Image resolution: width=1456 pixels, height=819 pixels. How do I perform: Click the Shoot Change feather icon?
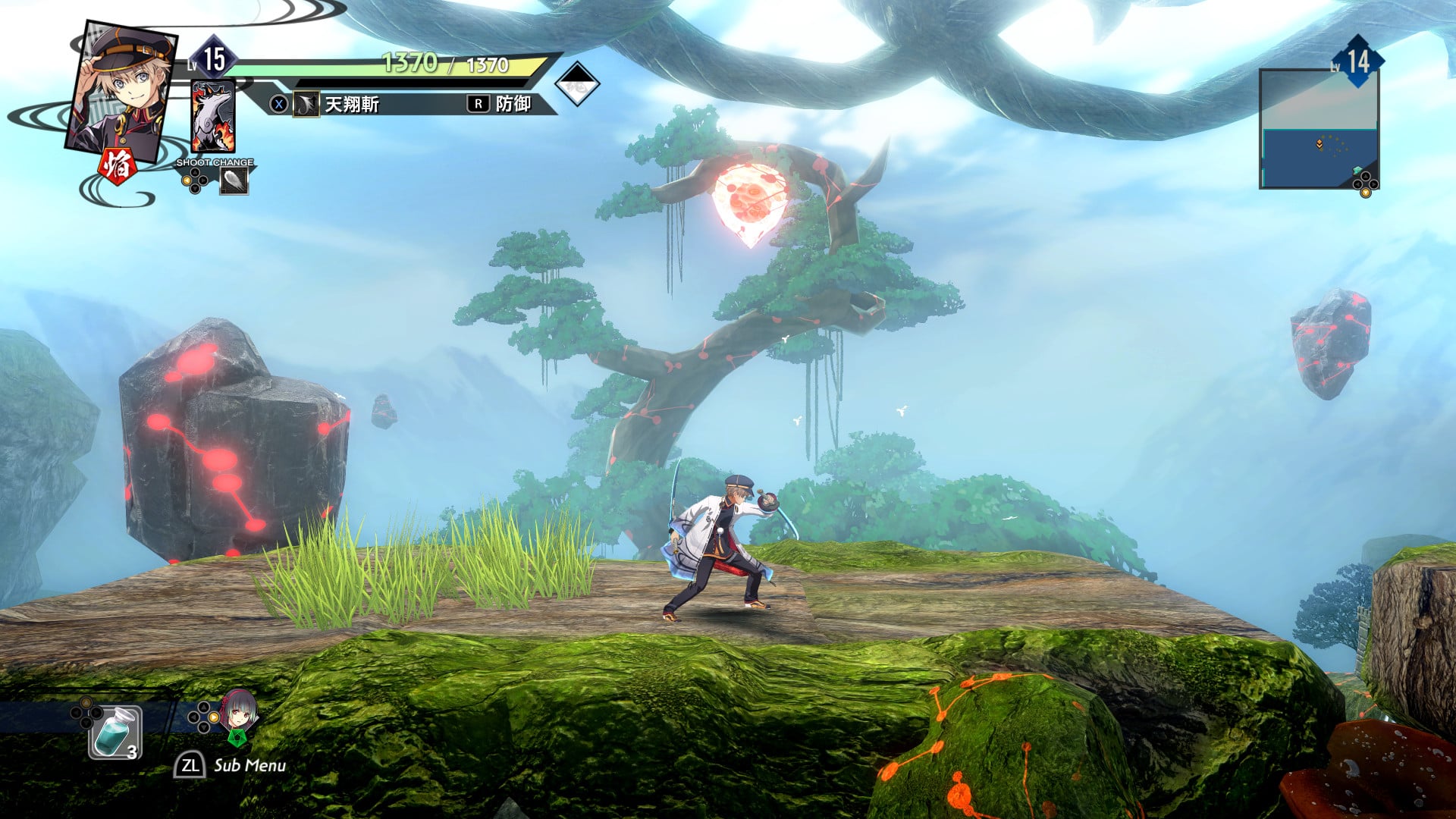pyautogui.click(x=234, y=180)
